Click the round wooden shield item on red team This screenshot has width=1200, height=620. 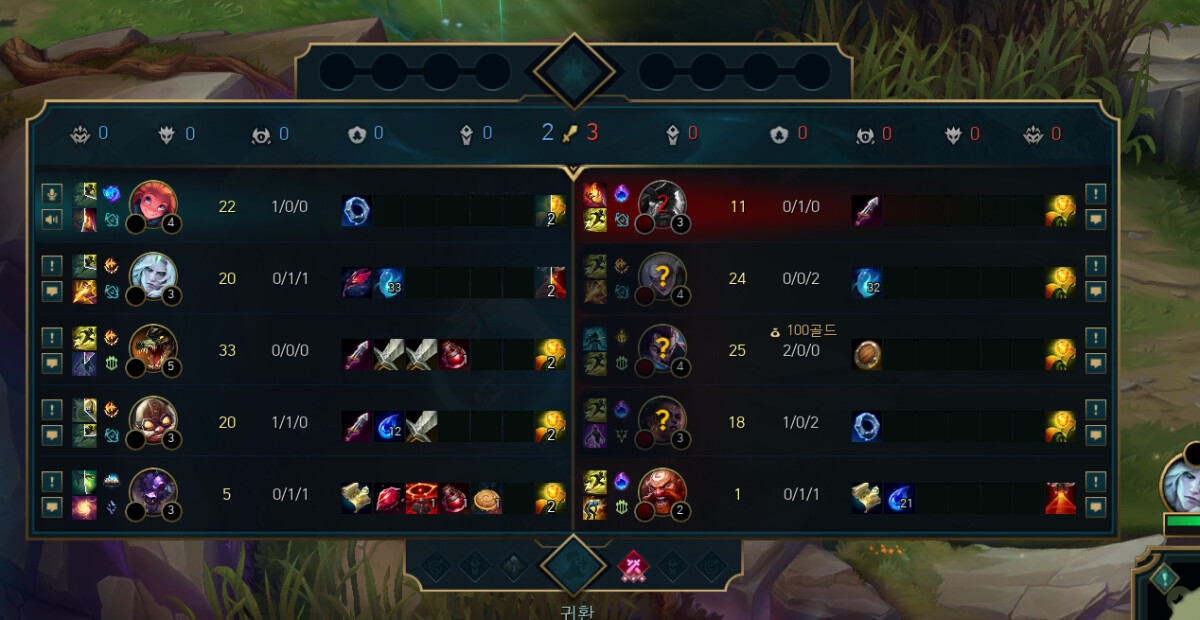click(867, 355)
